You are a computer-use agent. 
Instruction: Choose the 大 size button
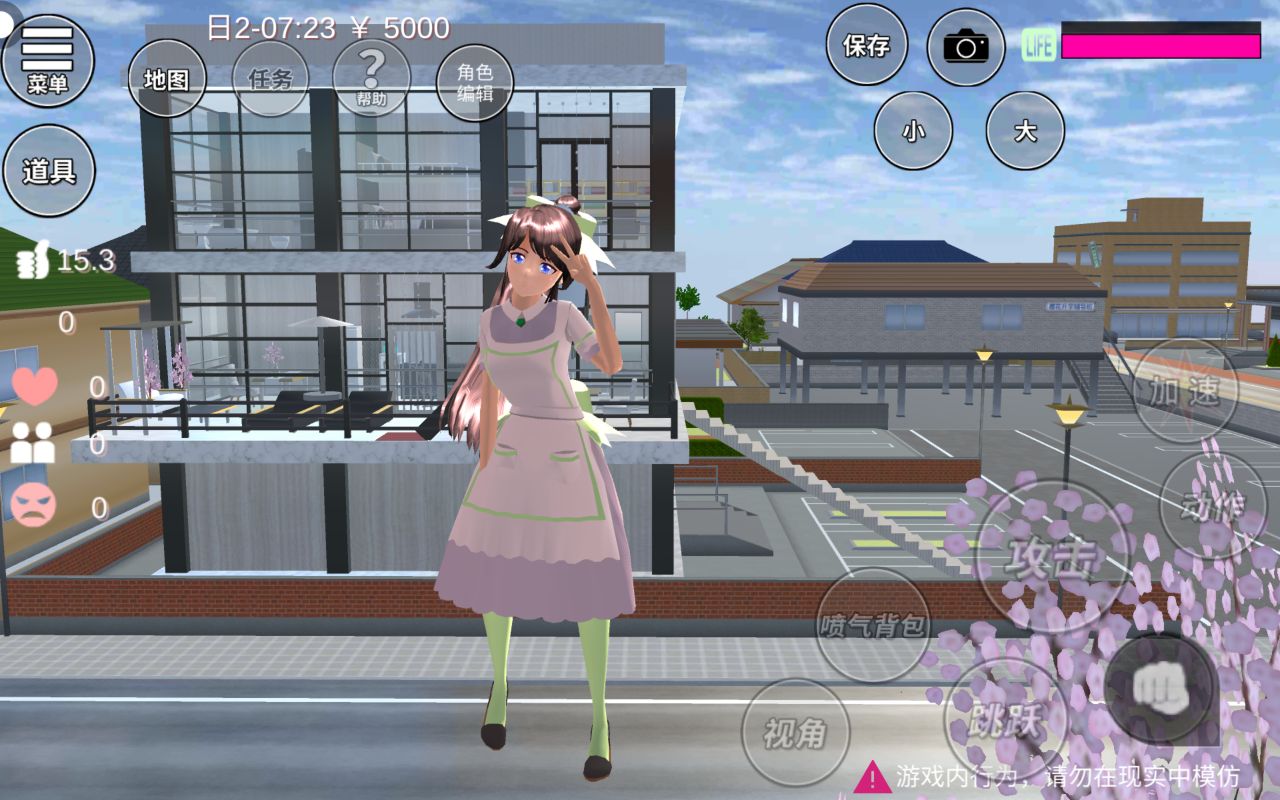(1025, 131)
